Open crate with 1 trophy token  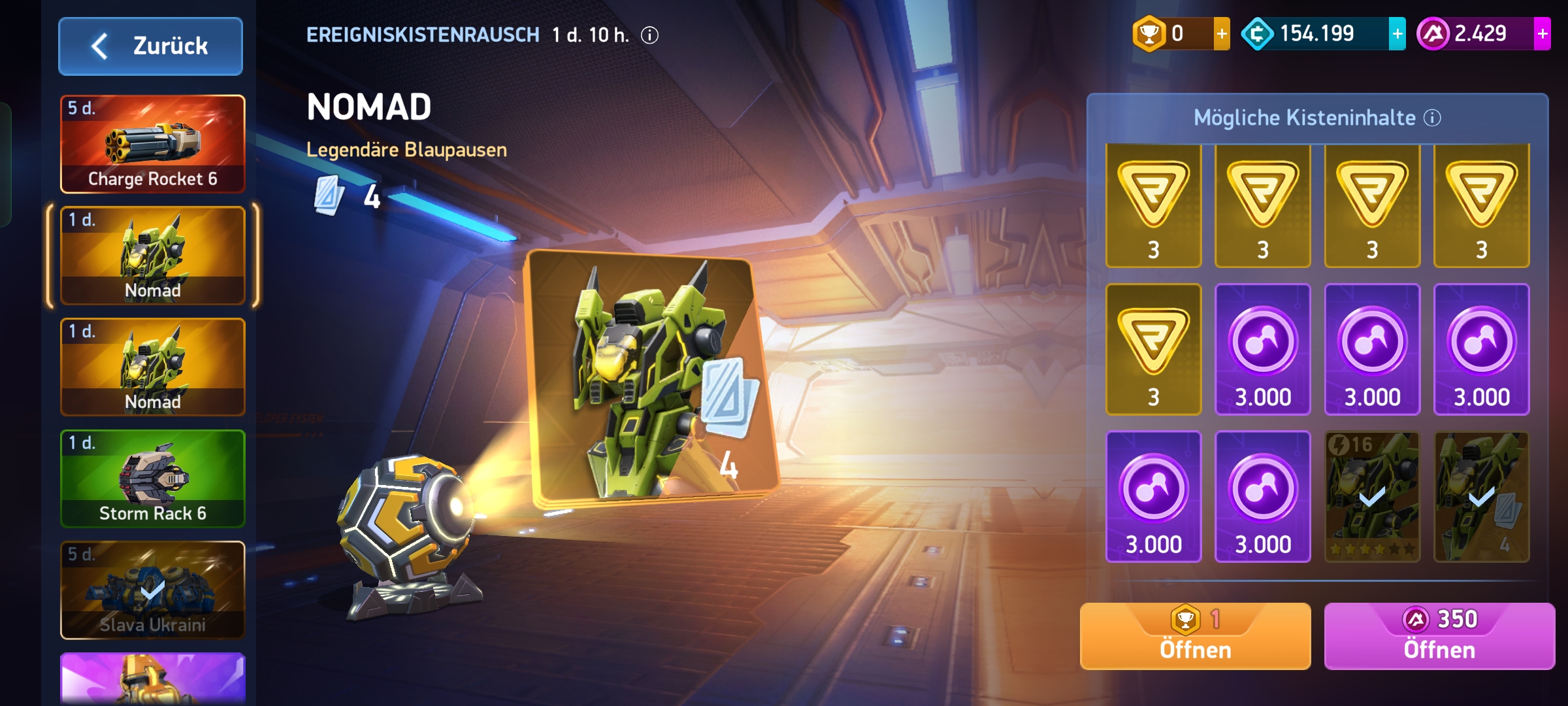1195,636
